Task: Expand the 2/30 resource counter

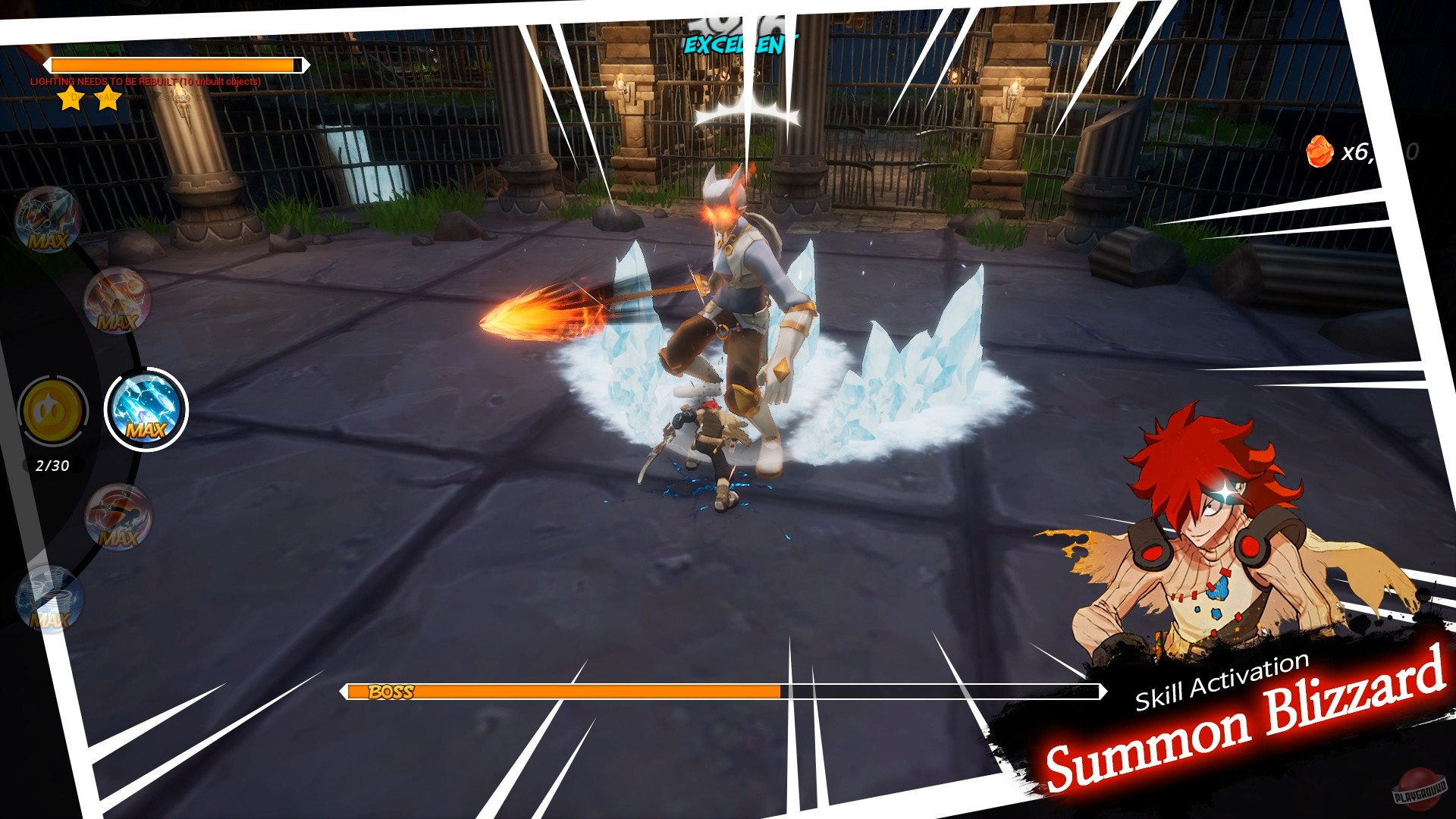Action: click(52, 466)
